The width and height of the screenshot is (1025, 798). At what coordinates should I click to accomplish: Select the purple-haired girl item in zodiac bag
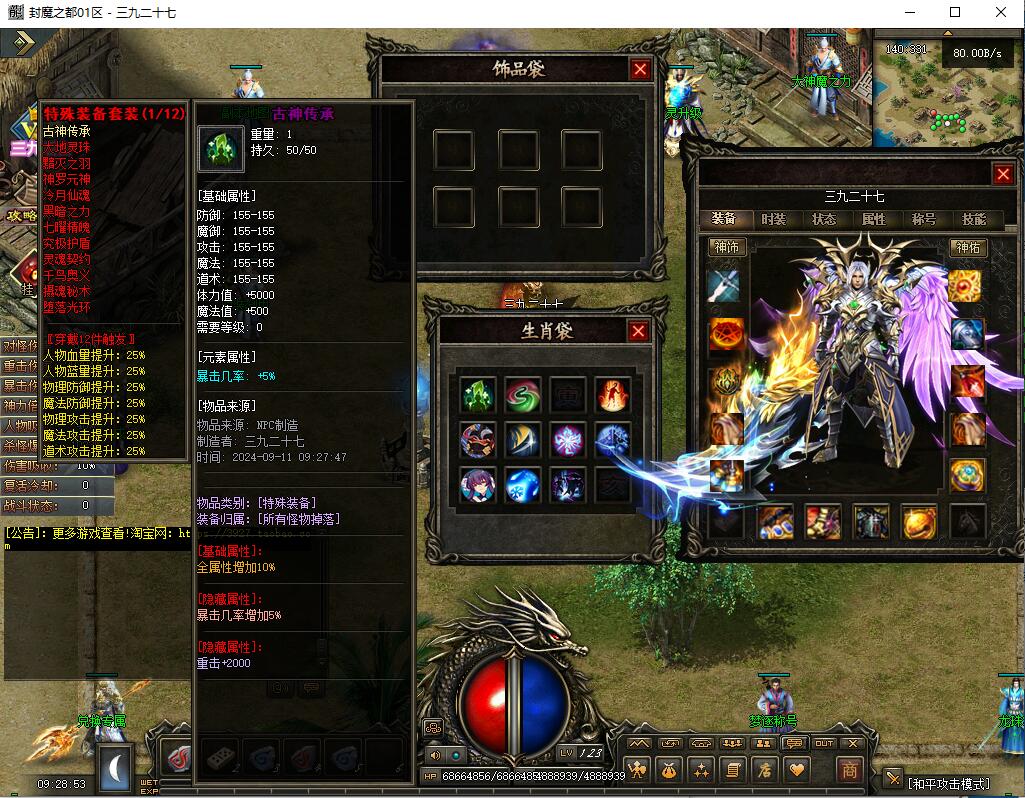(x=478, y=485)
